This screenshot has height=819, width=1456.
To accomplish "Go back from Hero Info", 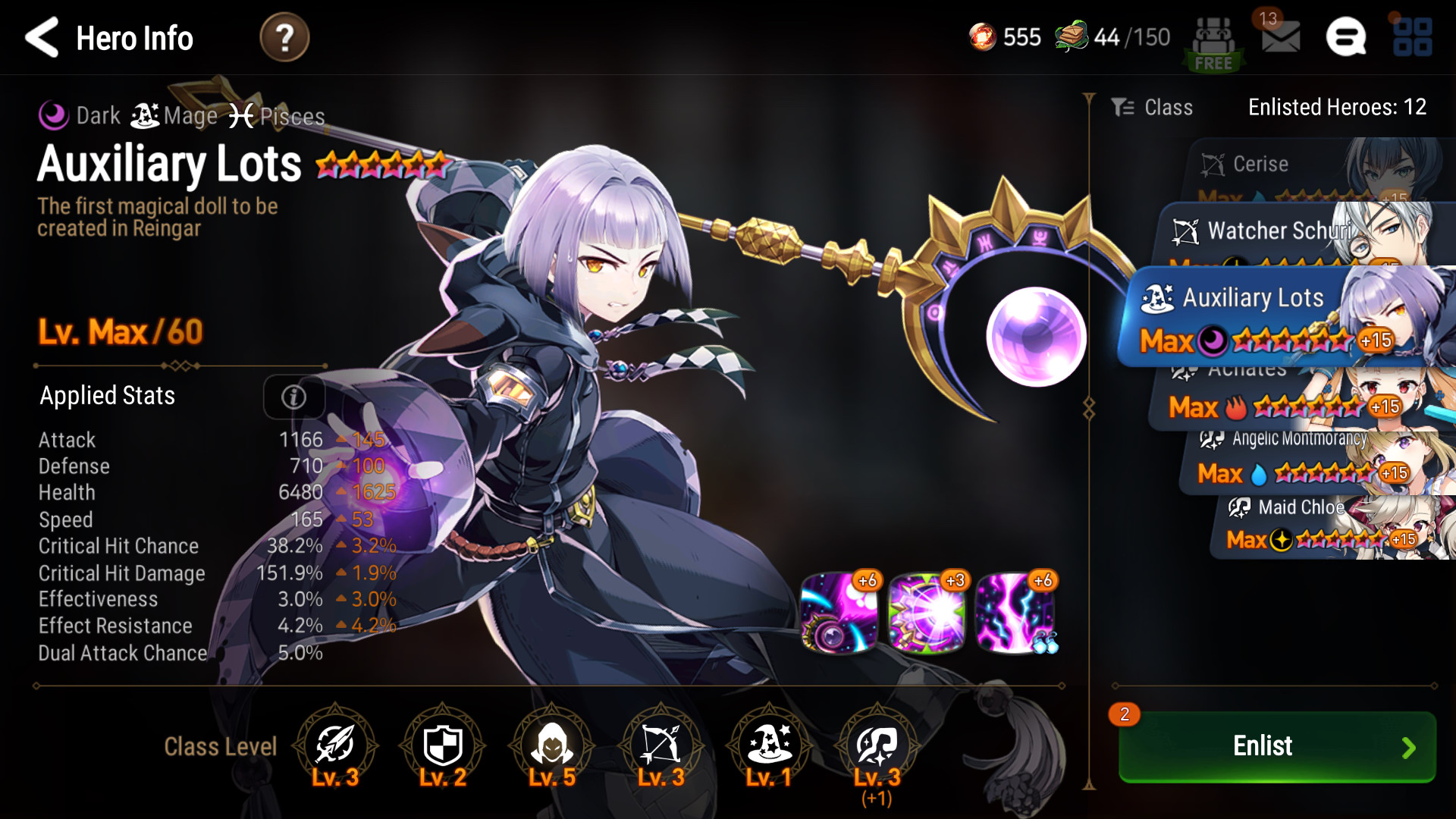I will 42,37.
